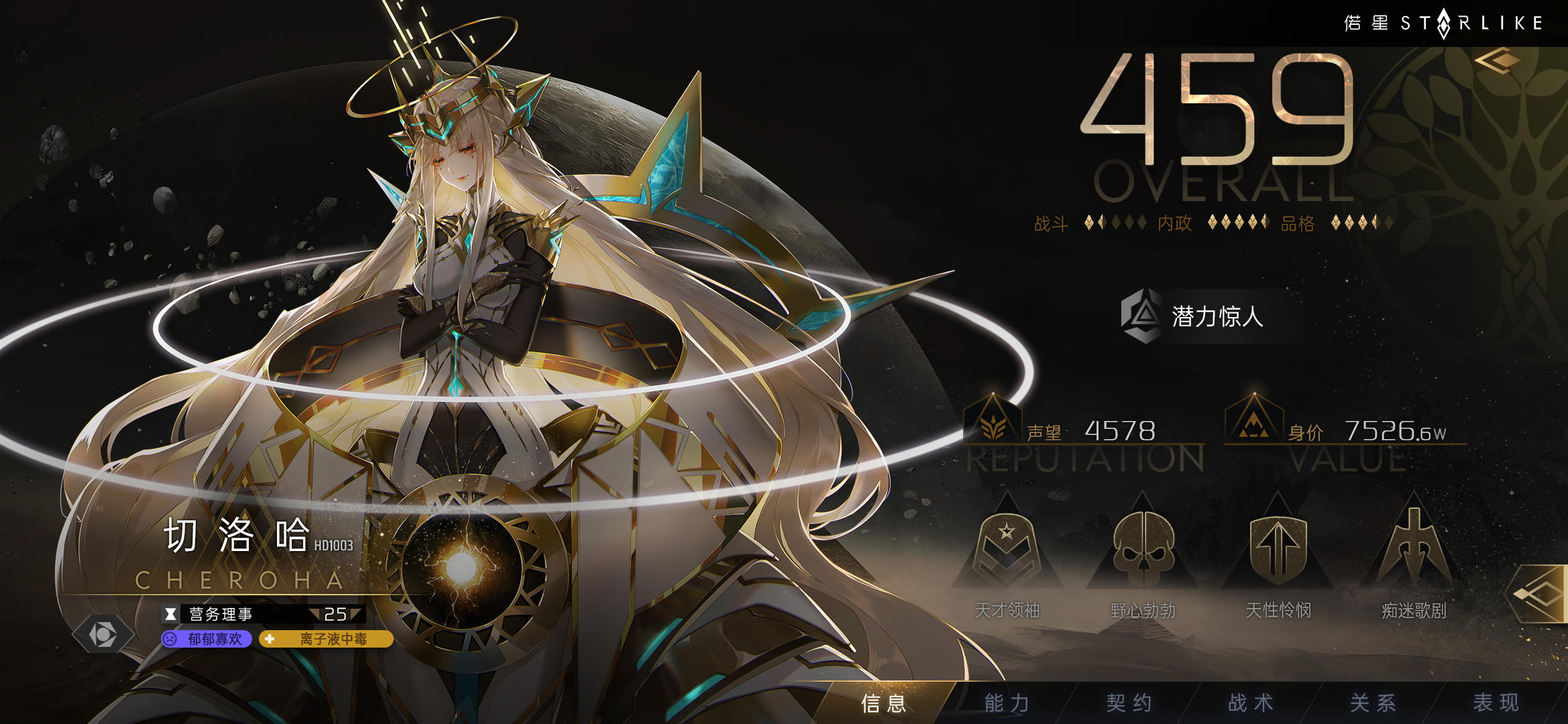The image size is (1568, 724).
Task: Toggle the 郁郁寡欢 mood status tag
Action: coord(208,640)
